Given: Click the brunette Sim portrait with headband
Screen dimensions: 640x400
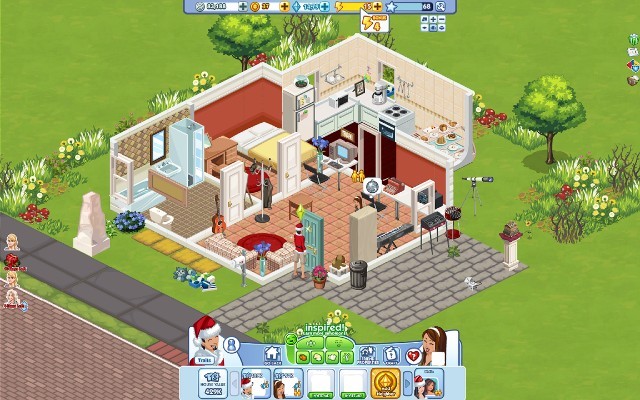Looking at the screenshot, I should click(x=433, y=344).
